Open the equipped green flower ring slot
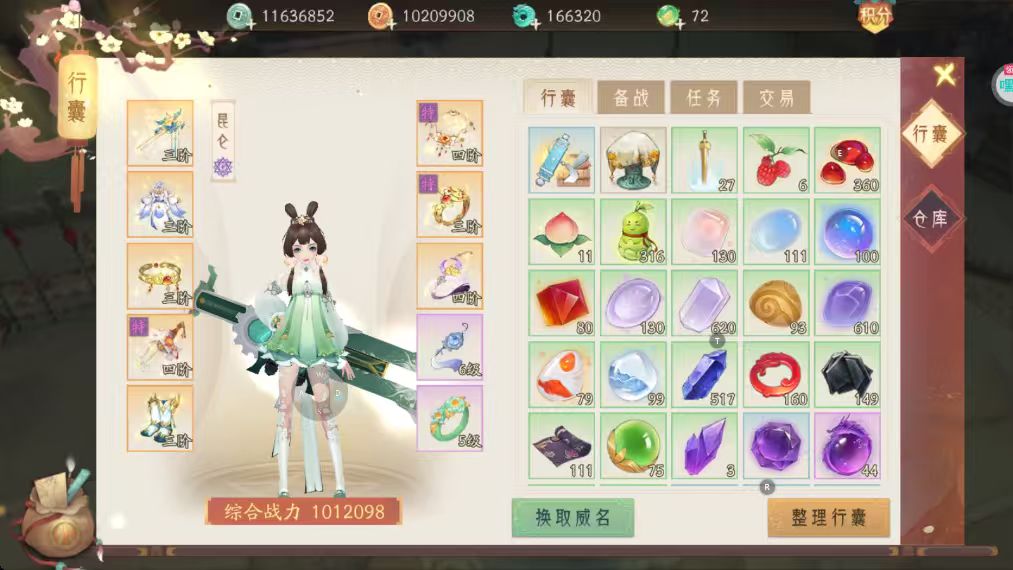This screenshot has width=1013, height=570. [x=449, y=418]
